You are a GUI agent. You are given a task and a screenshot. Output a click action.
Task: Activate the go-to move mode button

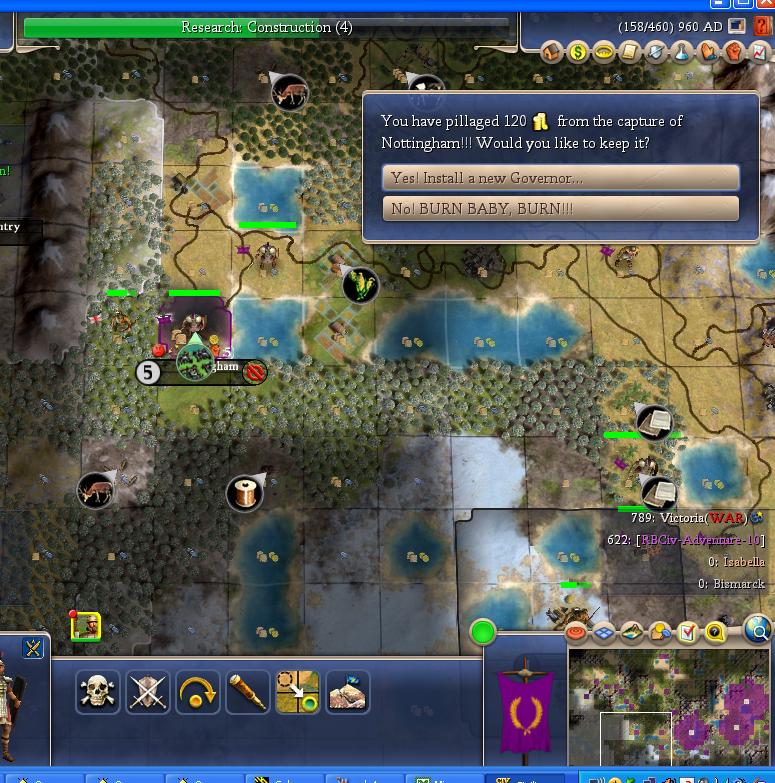[x=298, y=692]
